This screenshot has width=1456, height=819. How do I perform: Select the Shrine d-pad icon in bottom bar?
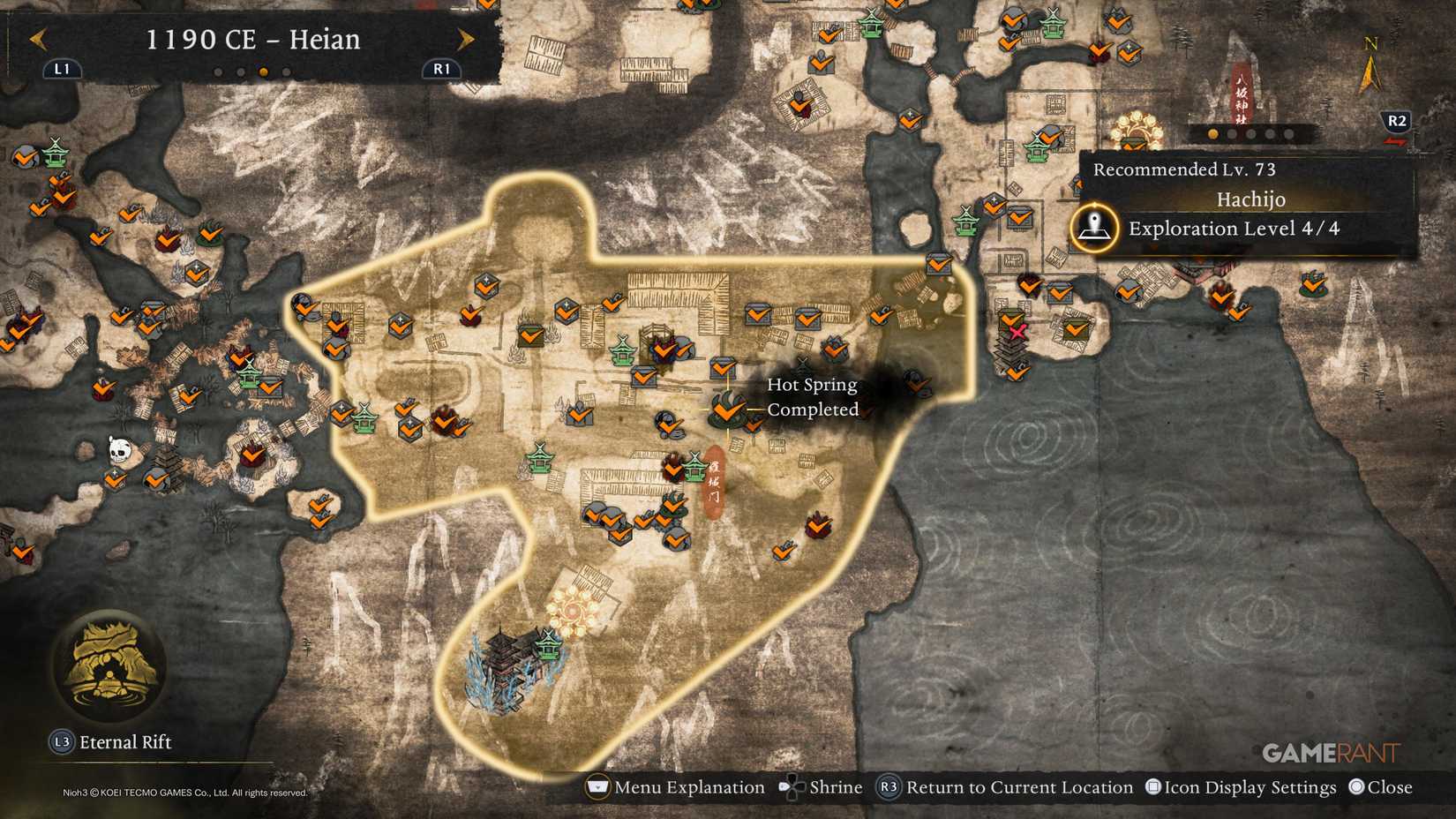point(792,786)
